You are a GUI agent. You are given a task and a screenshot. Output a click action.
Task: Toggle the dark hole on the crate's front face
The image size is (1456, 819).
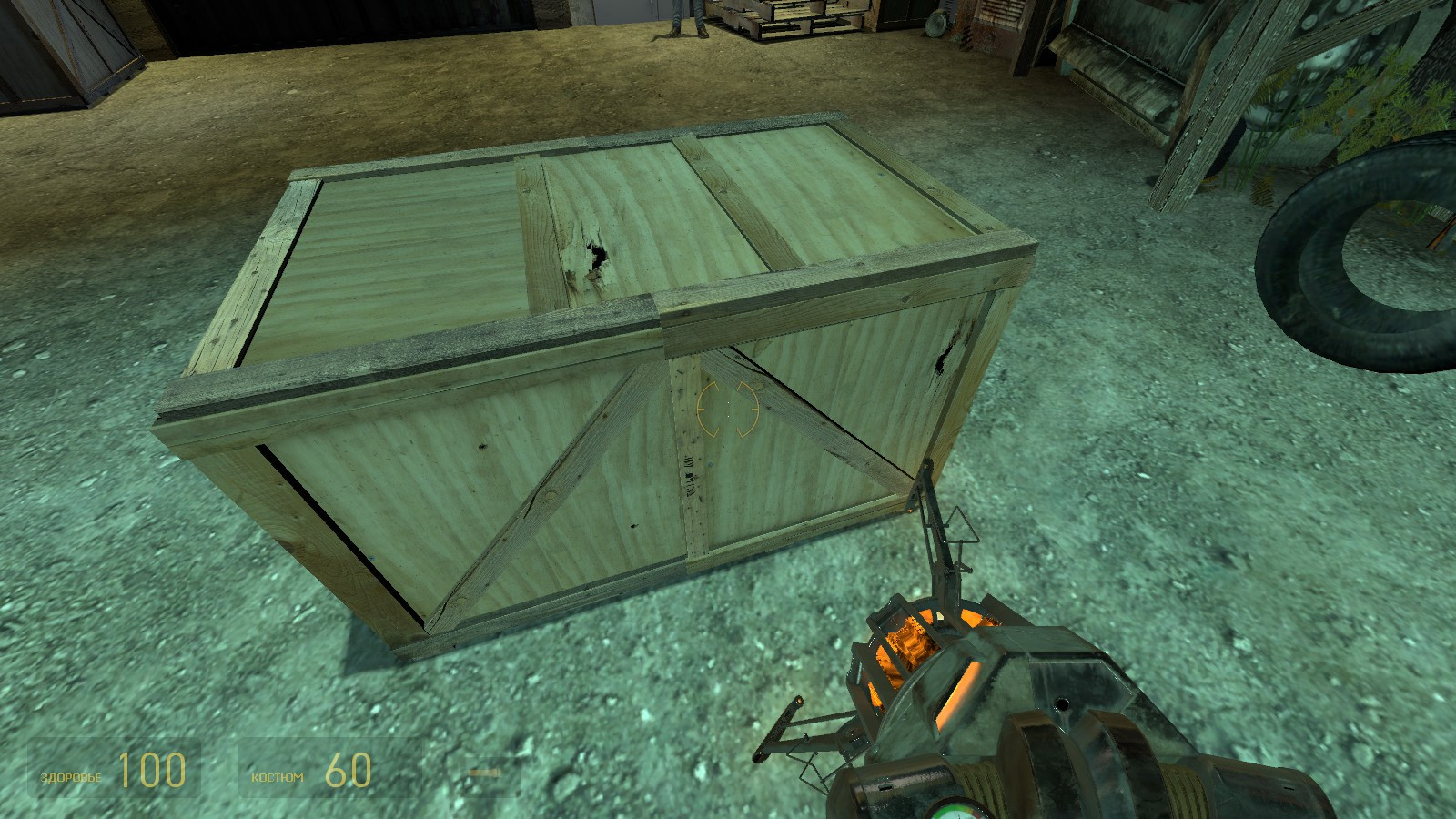click(942, 359)
